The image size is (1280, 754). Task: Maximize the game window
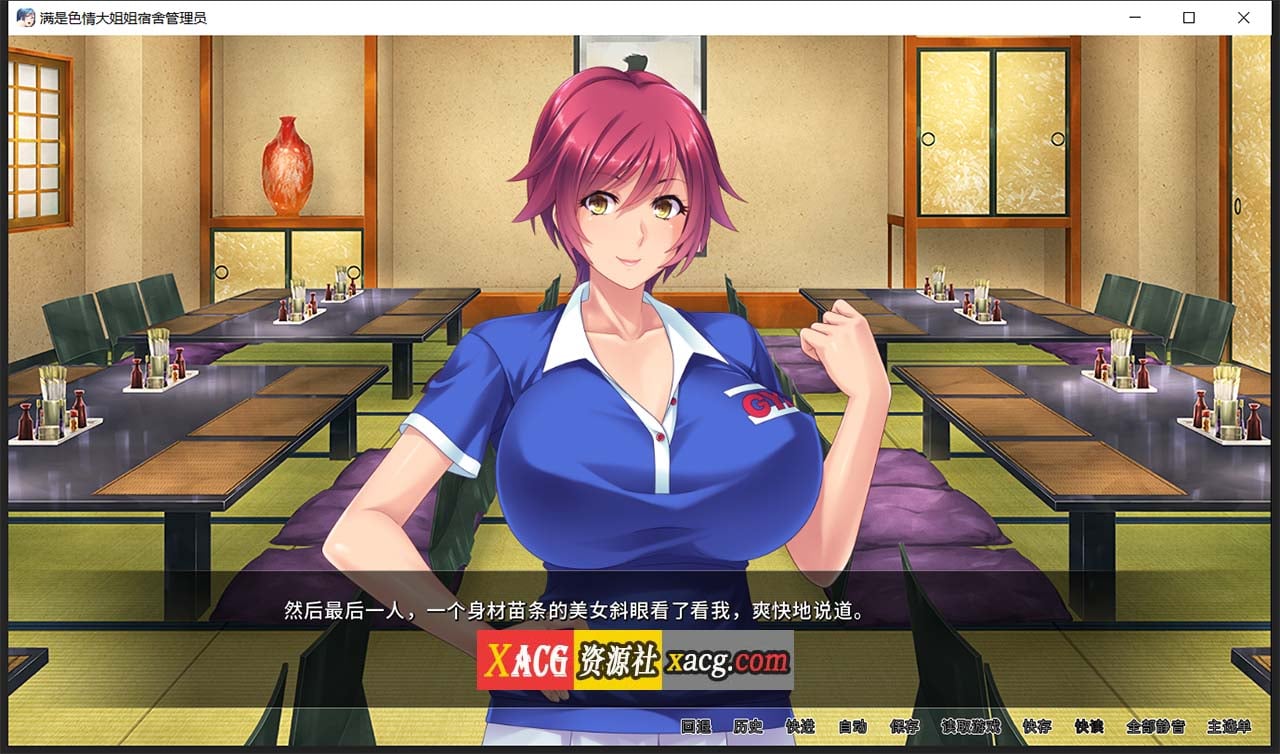click(1188, 17)
